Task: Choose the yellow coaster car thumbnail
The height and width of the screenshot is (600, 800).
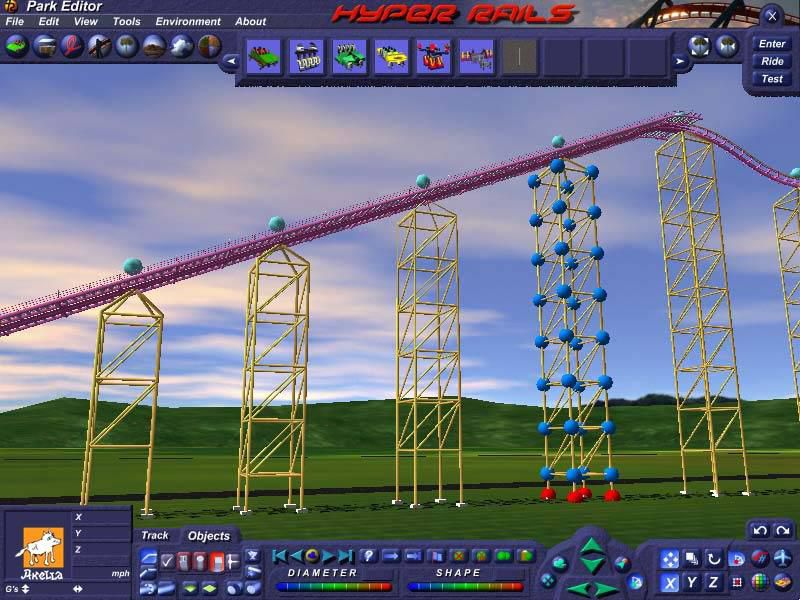Action: click(x=391, y=57)
